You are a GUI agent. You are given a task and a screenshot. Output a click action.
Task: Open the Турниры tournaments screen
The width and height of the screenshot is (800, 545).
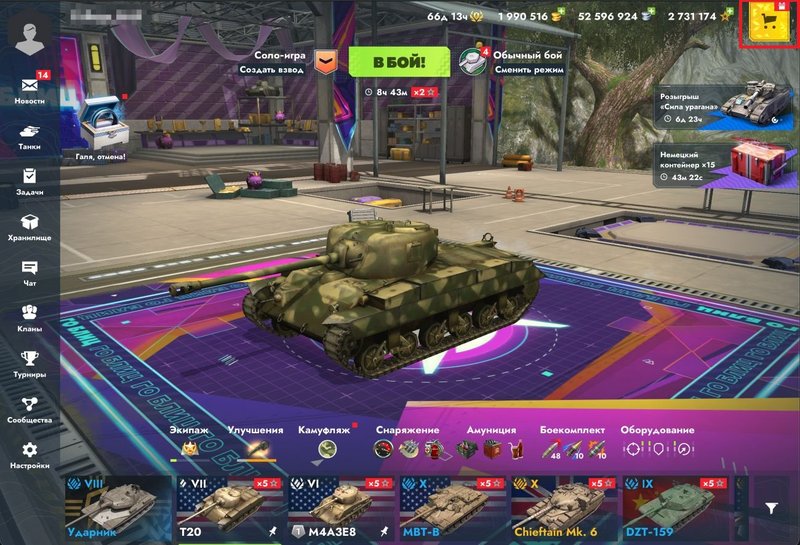[x=29, y=364]
